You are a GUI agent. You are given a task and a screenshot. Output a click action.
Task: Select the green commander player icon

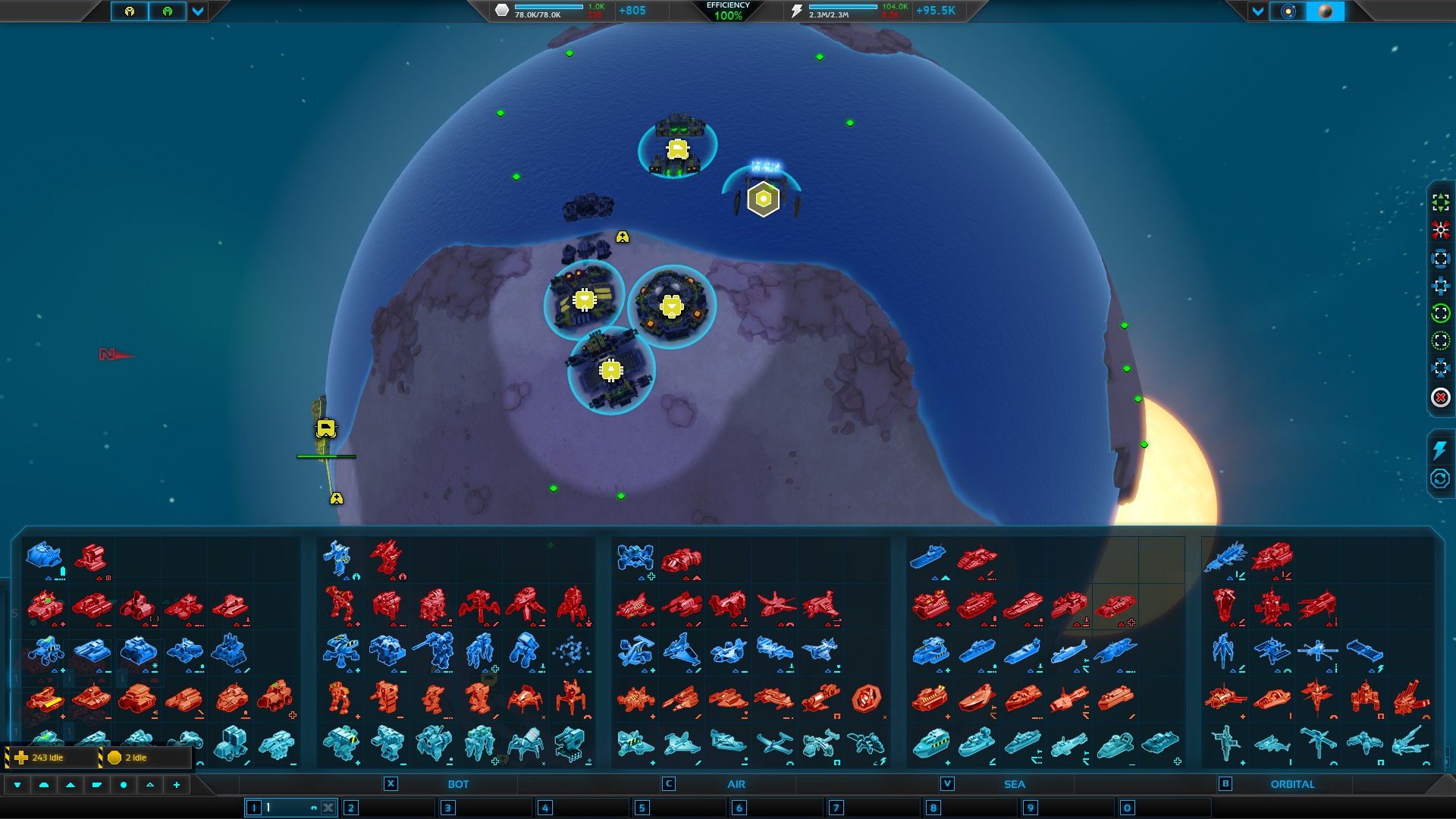(x=168, y=11)
